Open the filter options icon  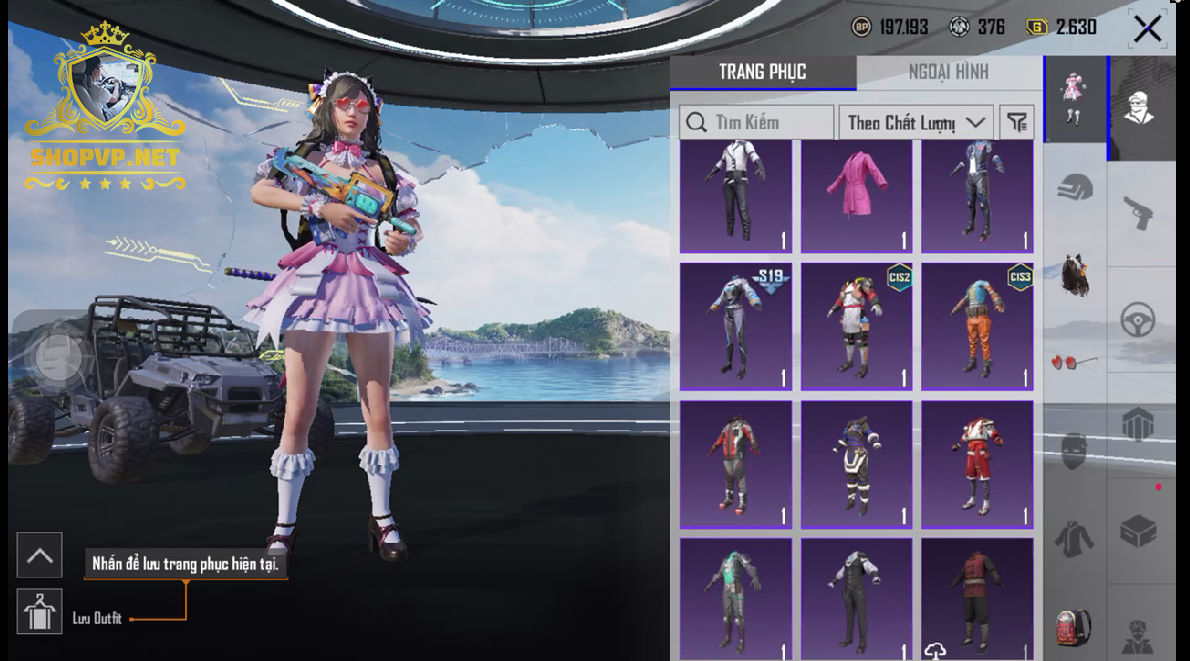point(1017,123)
